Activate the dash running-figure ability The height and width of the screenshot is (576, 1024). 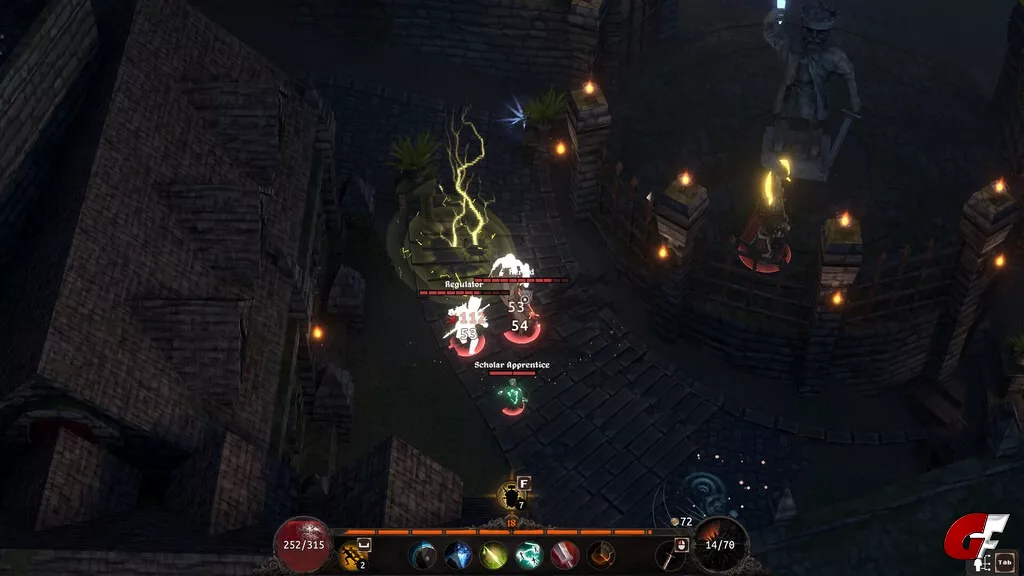point(351,555)
